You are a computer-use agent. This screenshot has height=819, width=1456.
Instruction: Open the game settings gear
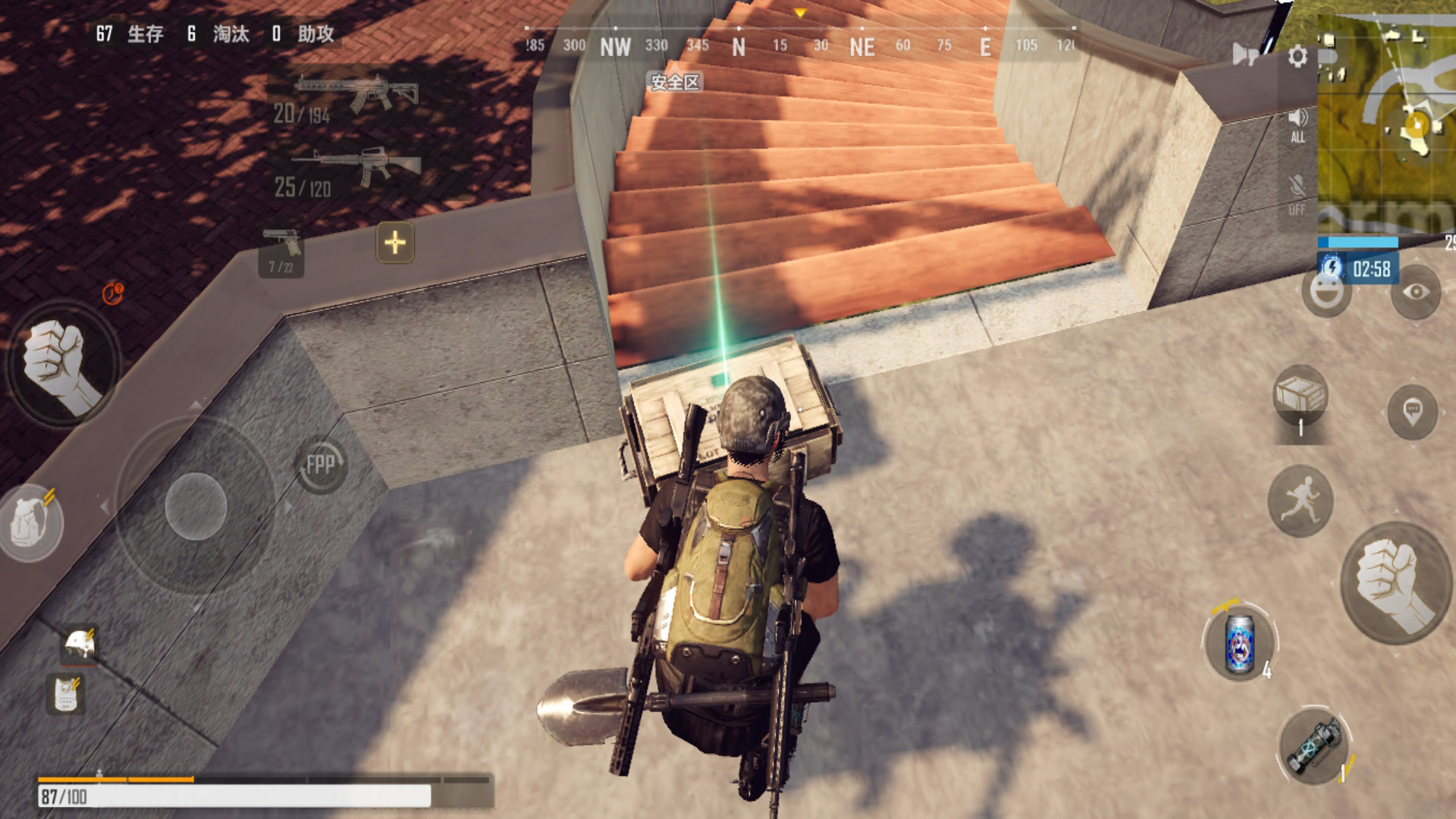(1299, 55)
